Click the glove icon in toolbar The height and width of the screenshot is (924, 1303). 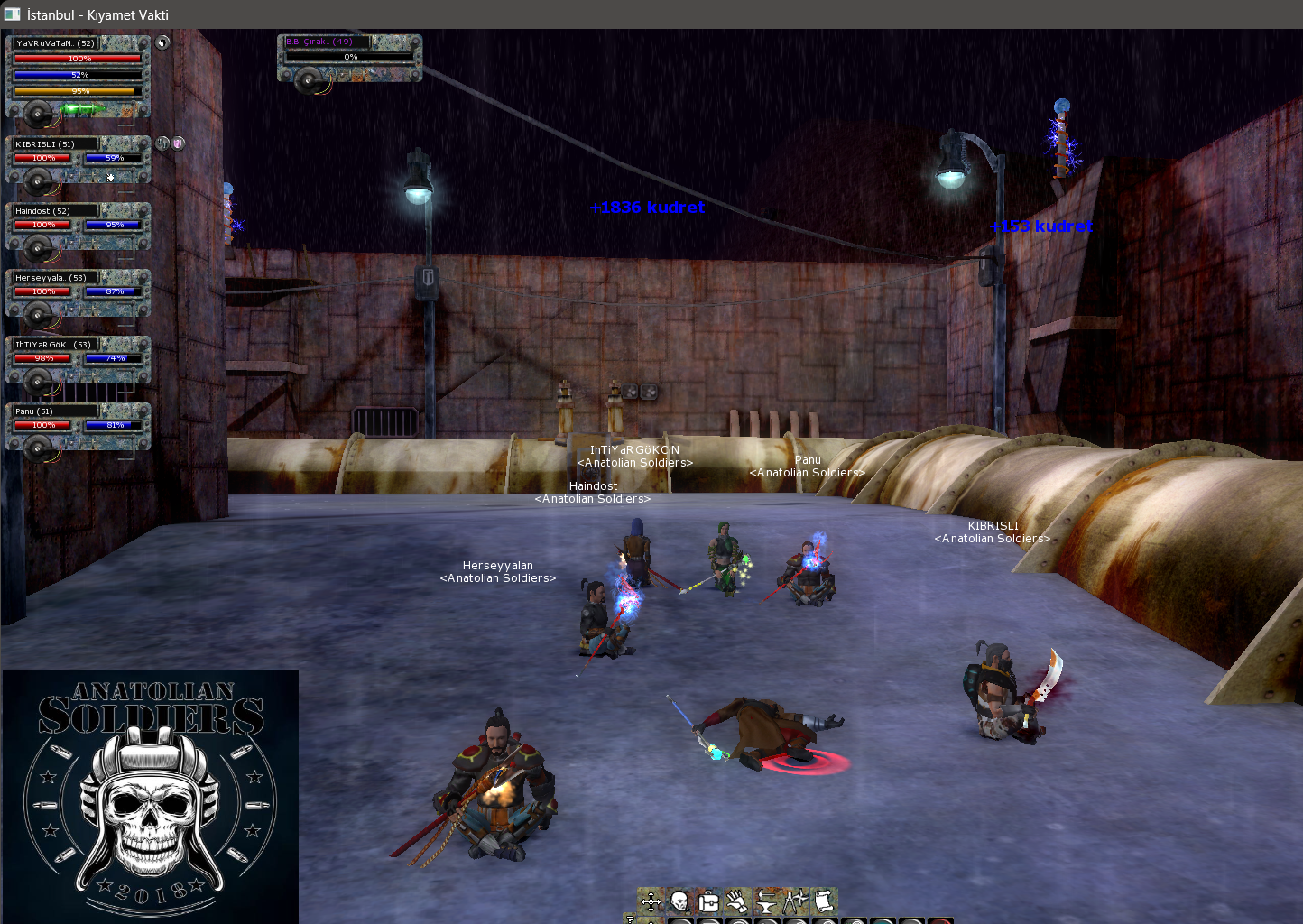coord(737,901)
